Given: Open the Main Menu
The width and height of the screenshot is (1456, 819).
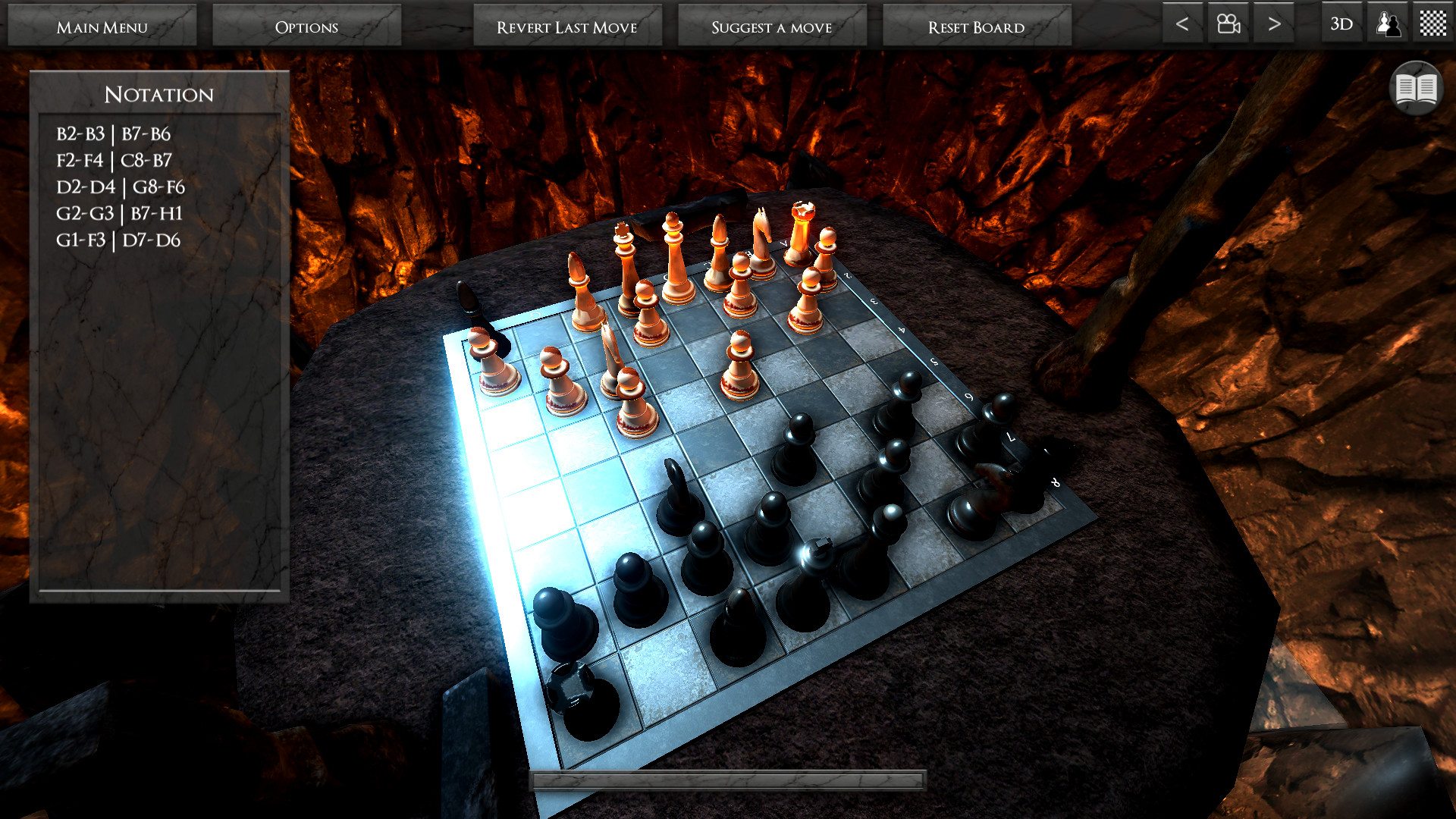Looking at the screenshot, I should [102, 25].
